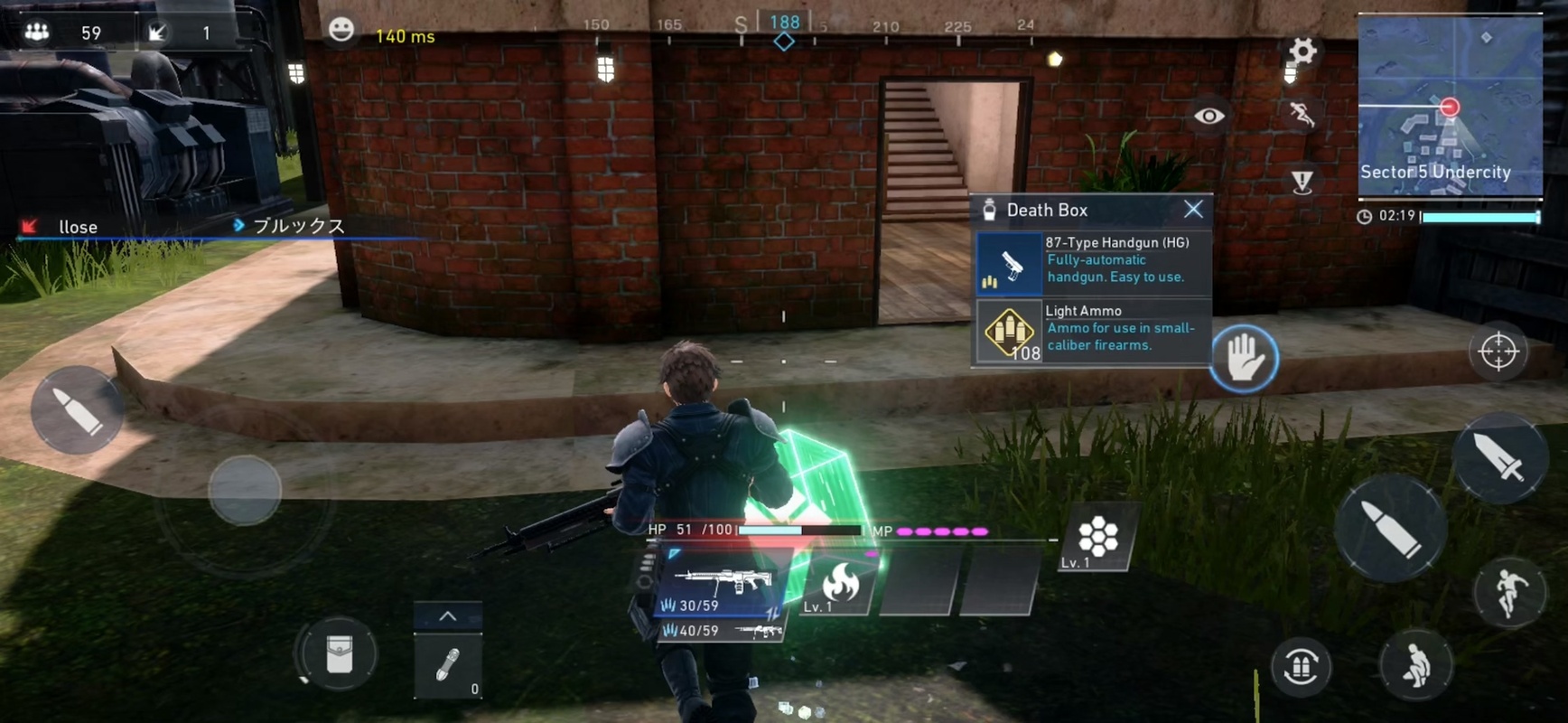Open the settings gear
The height and width of the screenshot is (723, 1568).
[1302, 52]
